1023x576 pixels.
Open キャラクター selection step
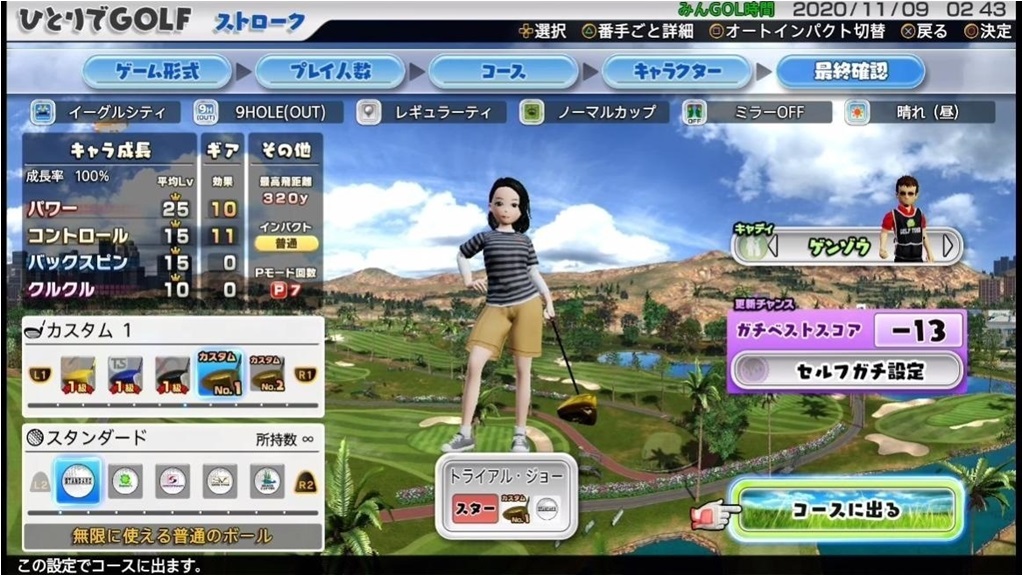click(x=676, y=72)
